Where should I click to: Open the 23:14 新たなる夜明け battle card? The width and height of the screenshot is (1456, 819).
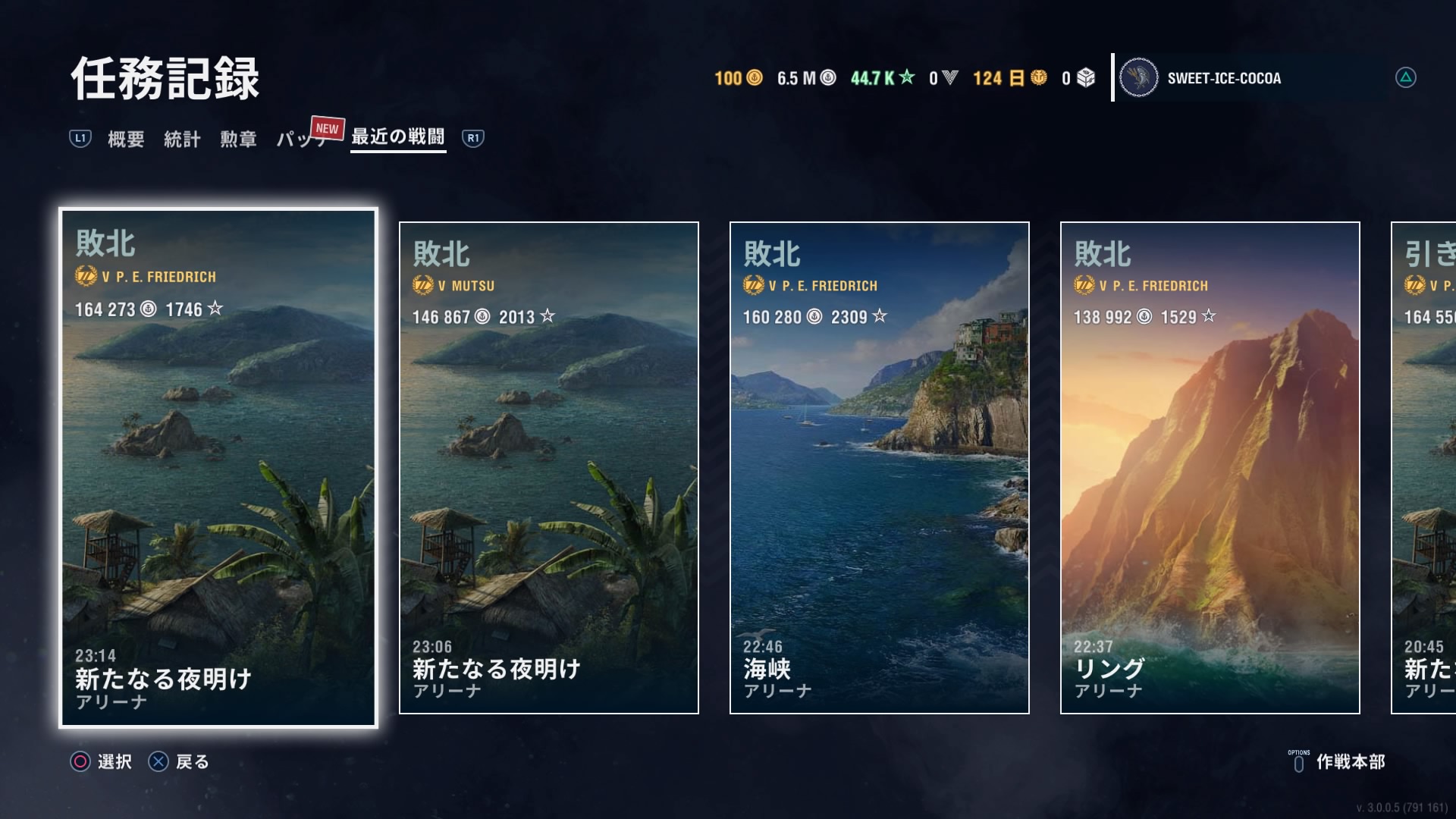(218, 468)
